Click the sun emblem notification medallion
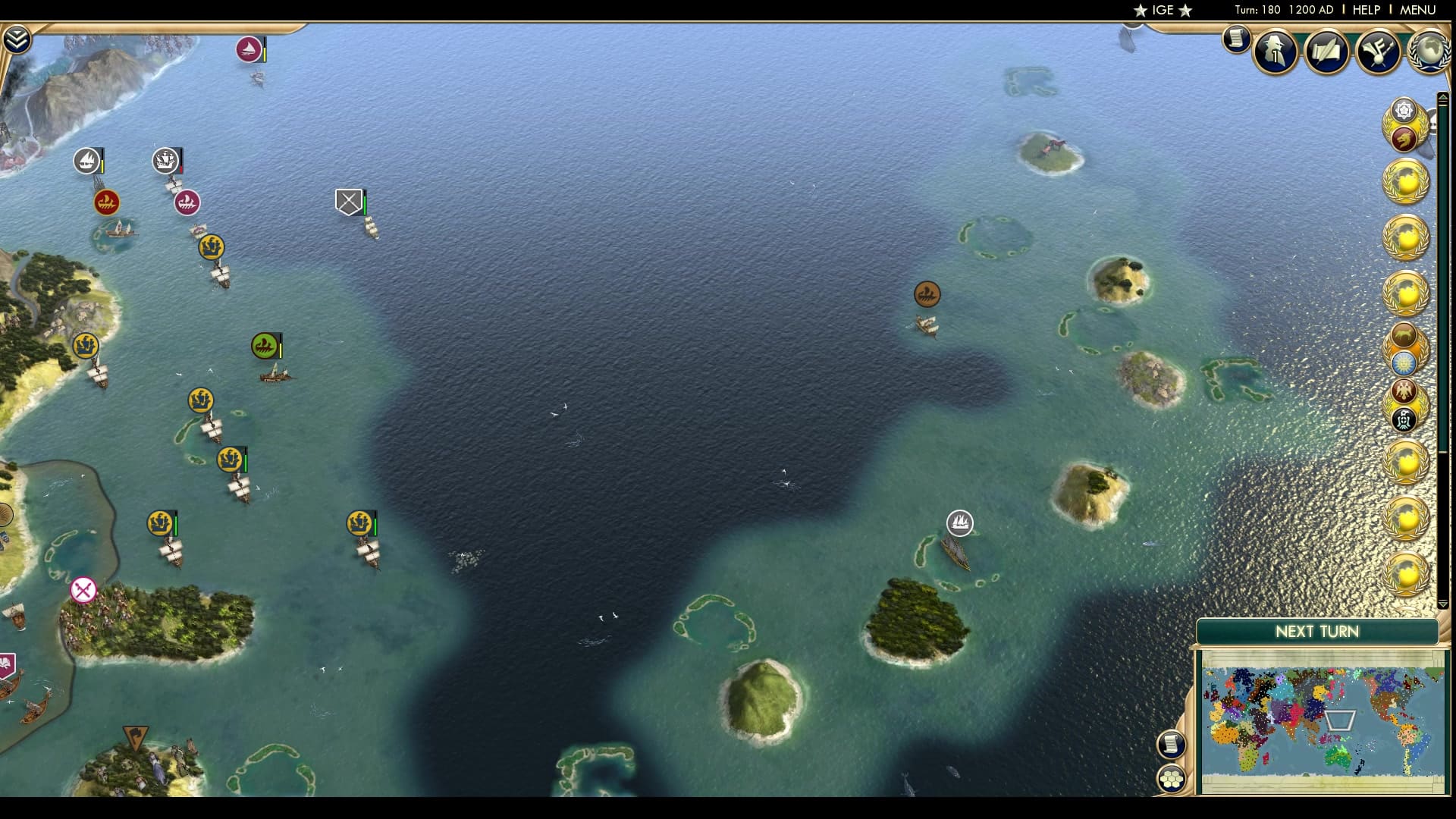Screen dimensions: 1456x819 (x=1404, y=362)
